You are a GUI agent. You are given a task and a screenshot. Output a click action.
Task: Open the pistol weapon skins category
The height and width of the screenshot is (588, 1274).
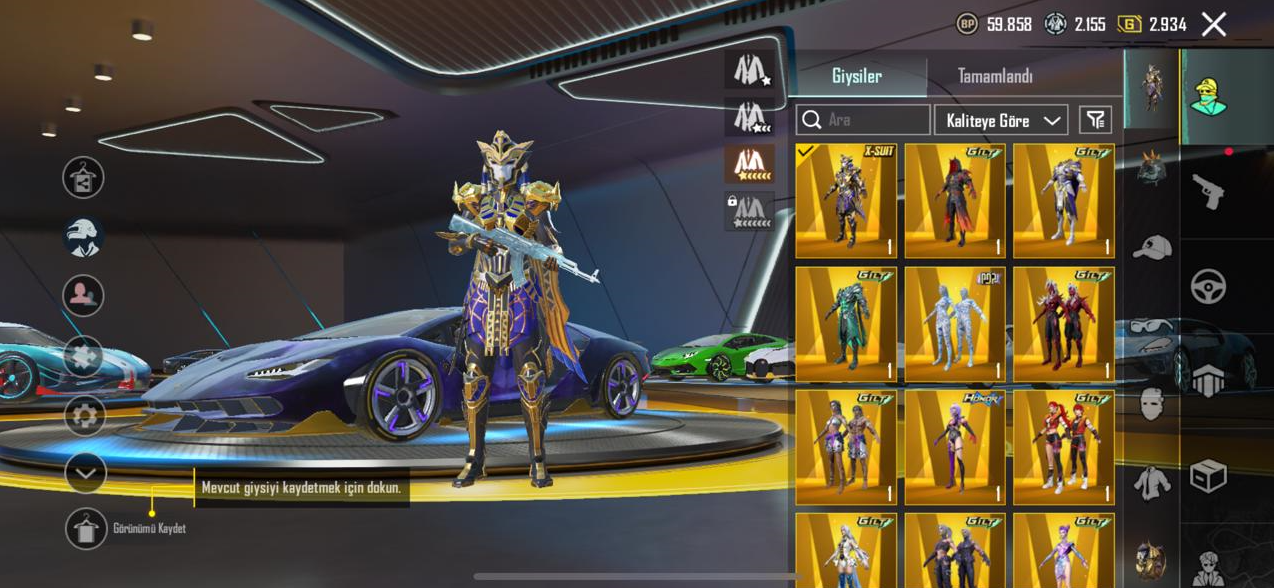click(x=1208, y=191)
